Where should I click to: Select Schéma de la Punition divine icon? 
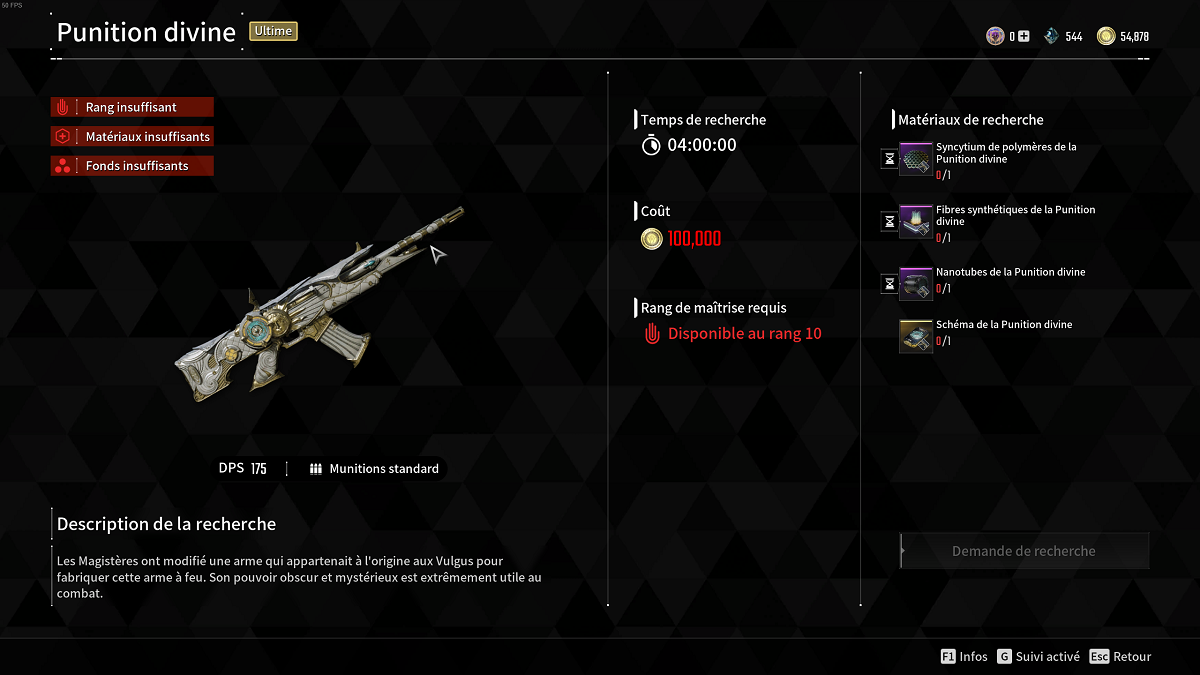click(x=916, y=337)
